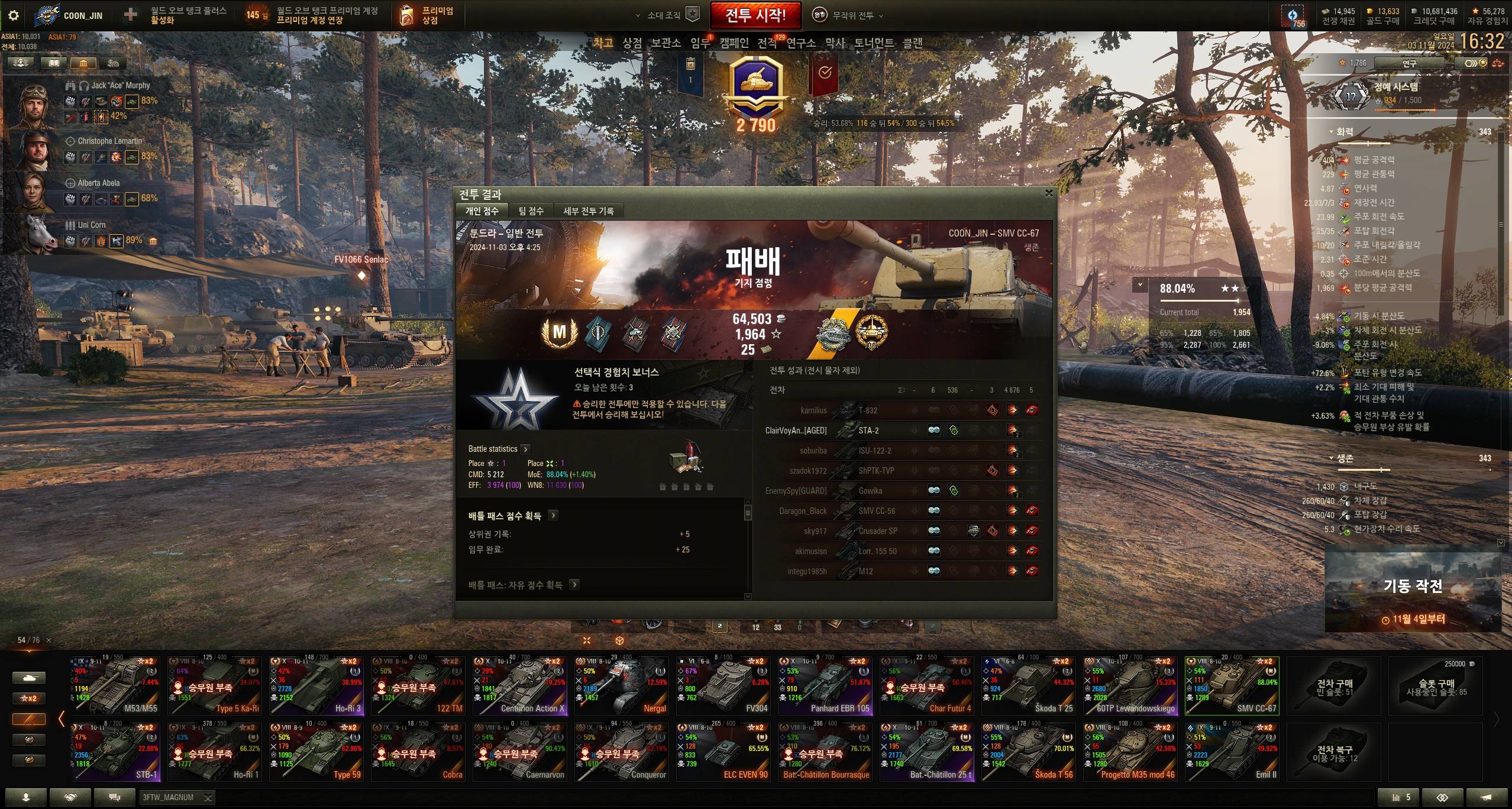
Task: Close the battle results window
Action: 1049,193
